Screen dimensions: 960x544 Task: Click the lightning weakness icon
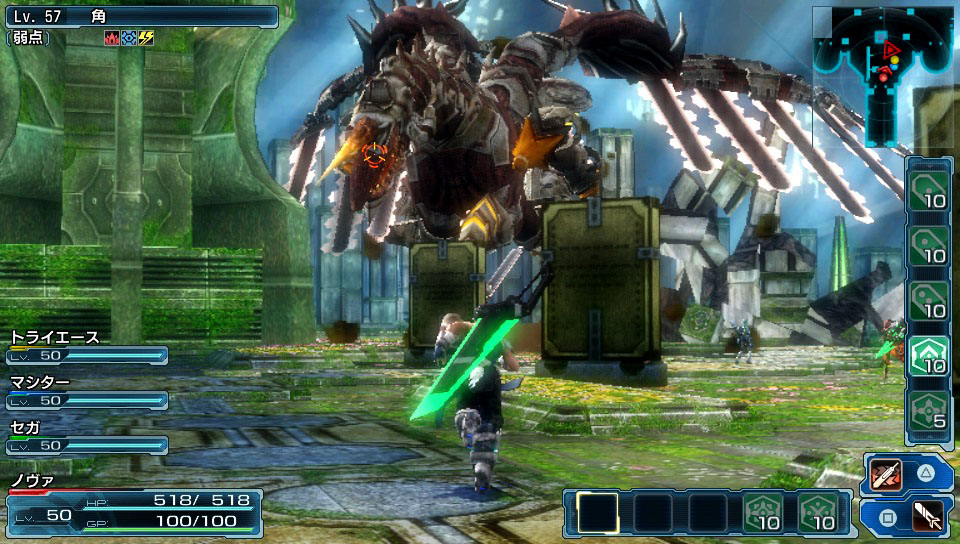pos(146,37)
